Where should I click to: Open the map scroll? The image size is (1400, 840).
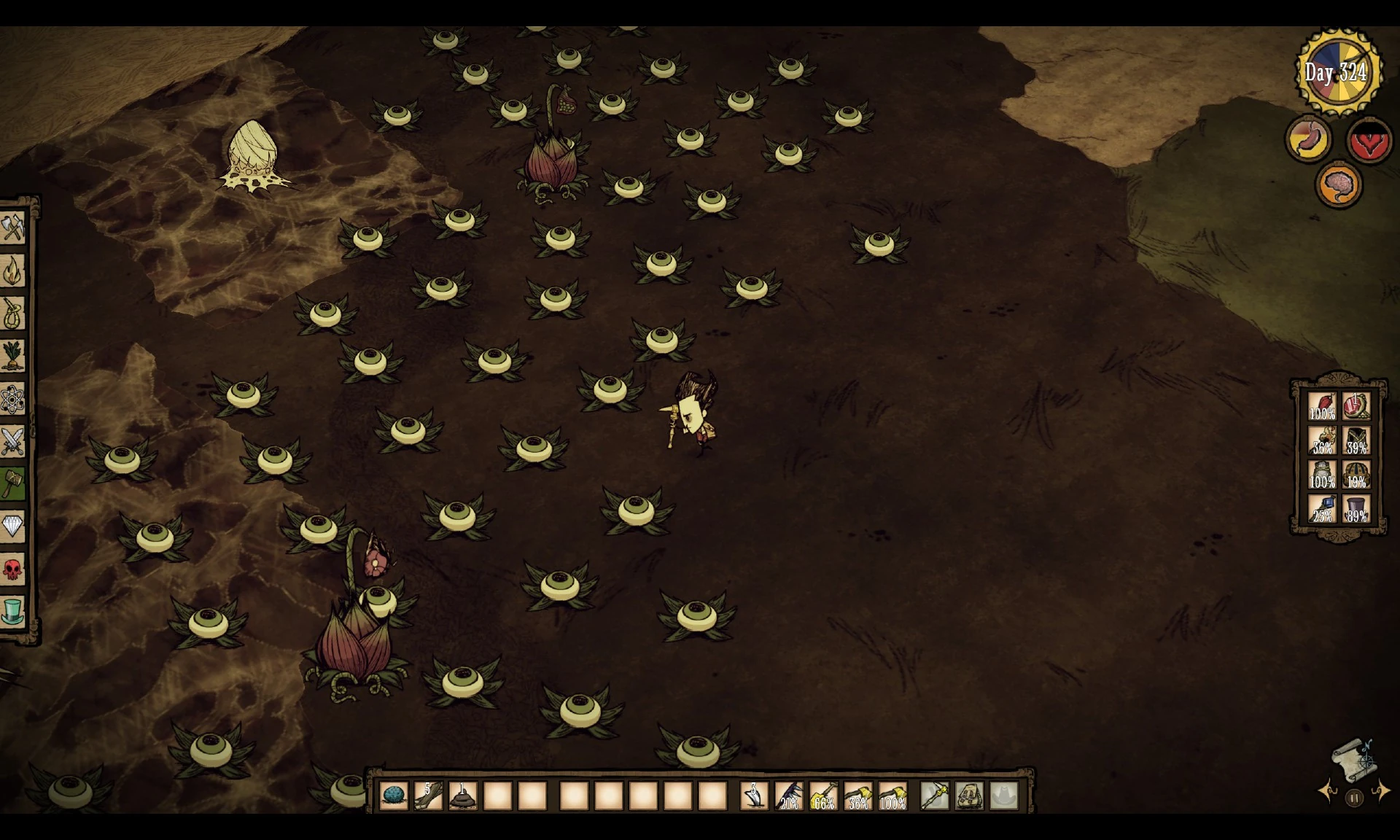coord(1353,759)
